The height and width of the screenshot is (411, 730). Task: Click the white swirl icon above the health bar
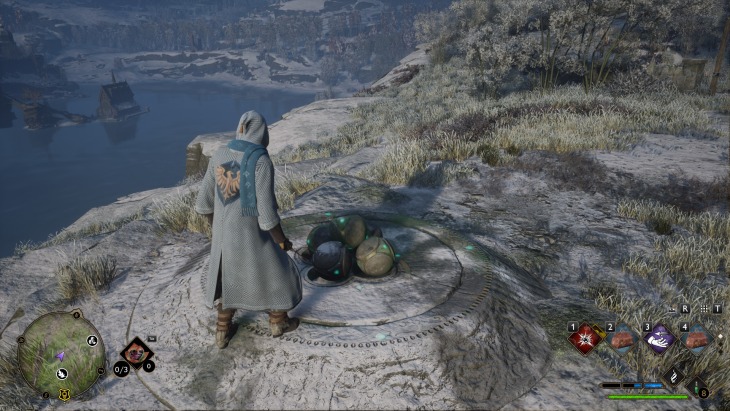tap(675, 372)
